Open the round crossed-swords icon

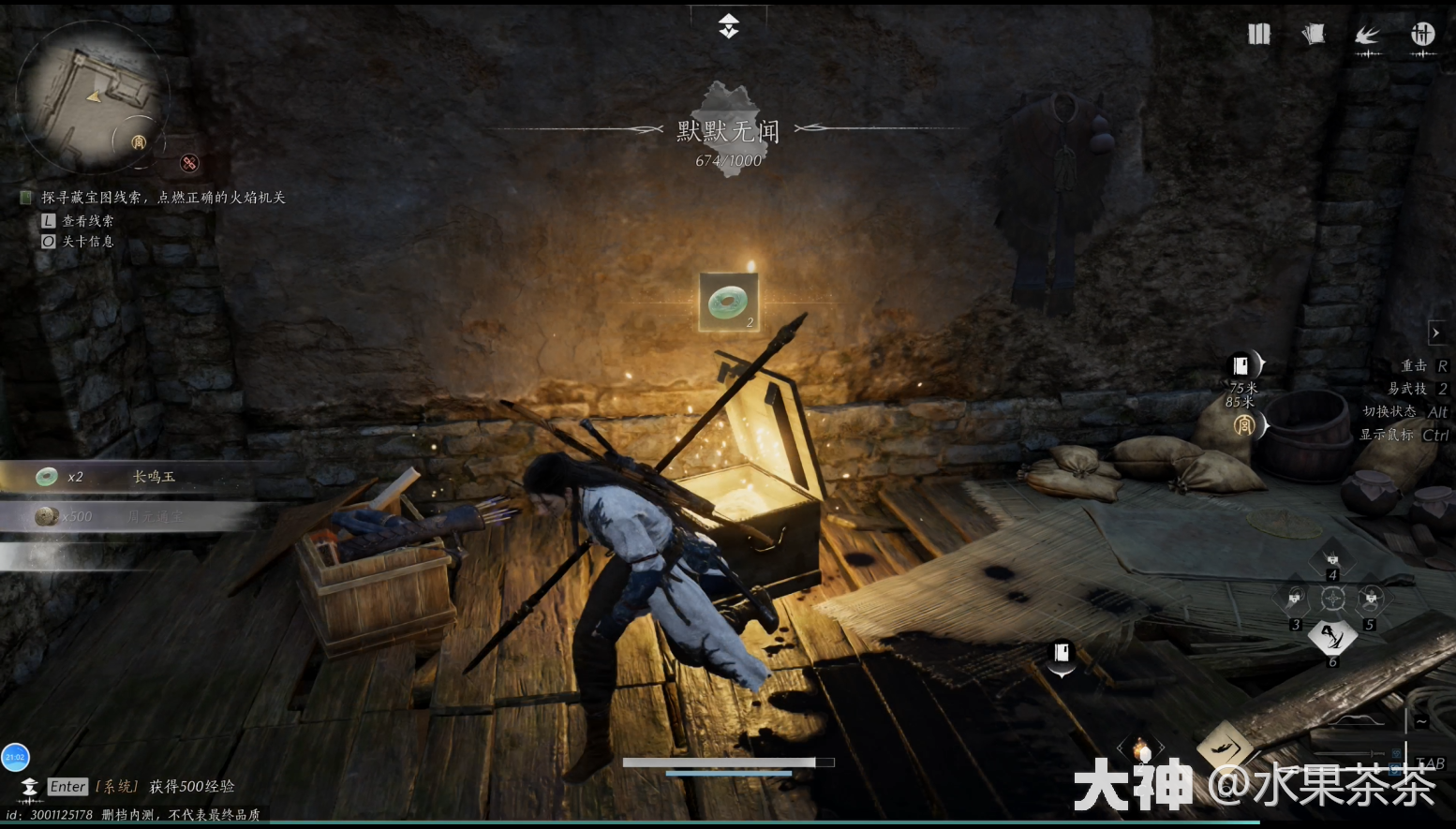click(1422, 35)
